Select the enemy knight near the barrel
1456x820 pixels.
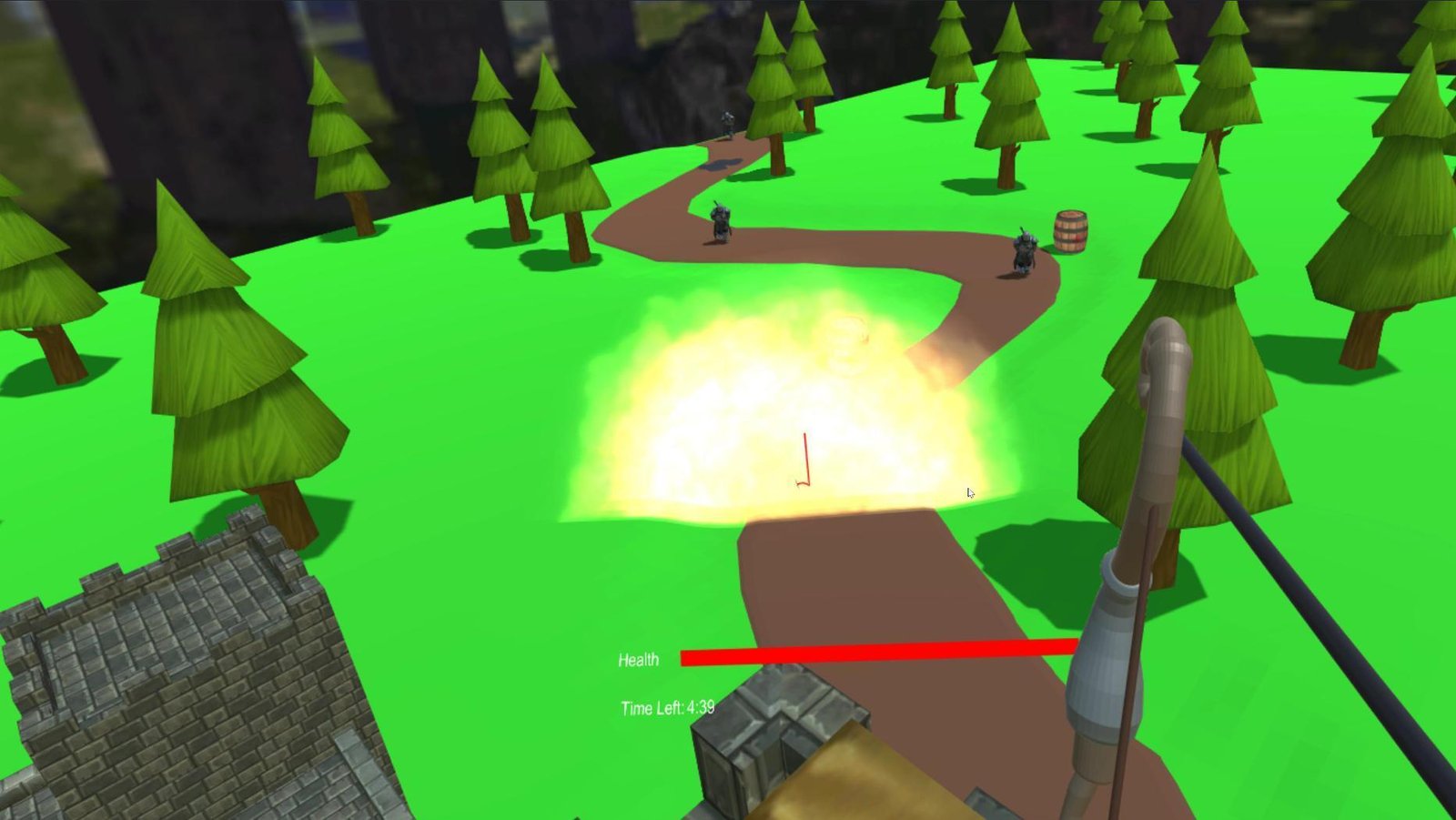[1023, 250]
